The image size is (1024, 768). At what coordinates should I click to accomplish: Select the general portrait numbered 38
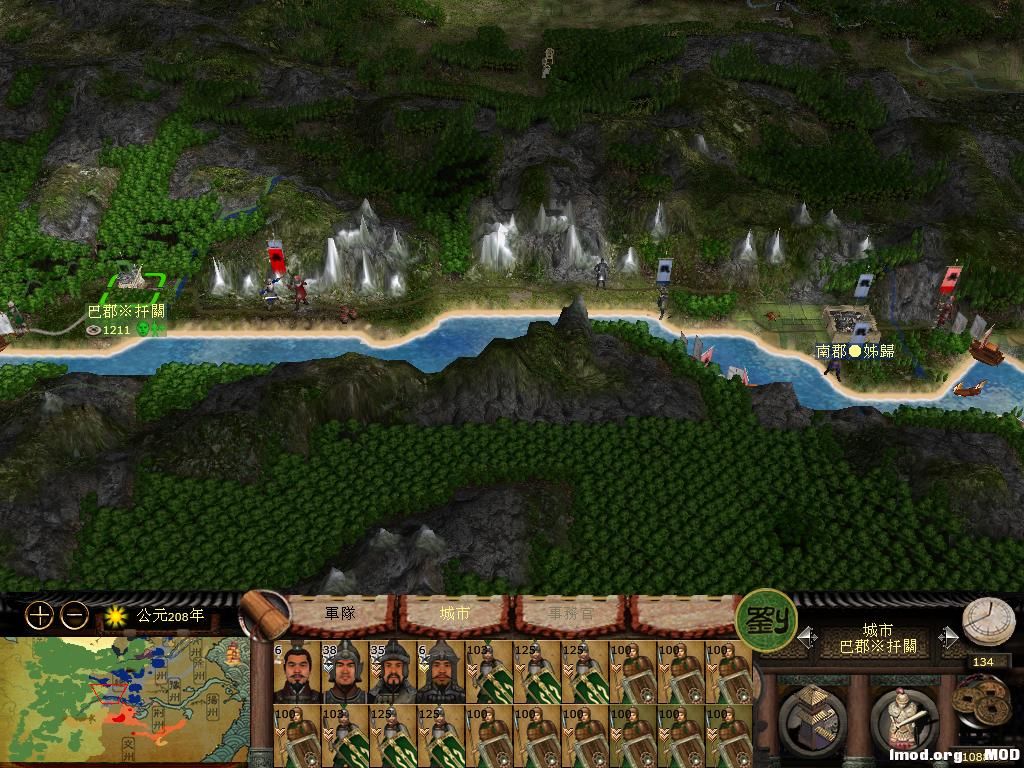345,671
